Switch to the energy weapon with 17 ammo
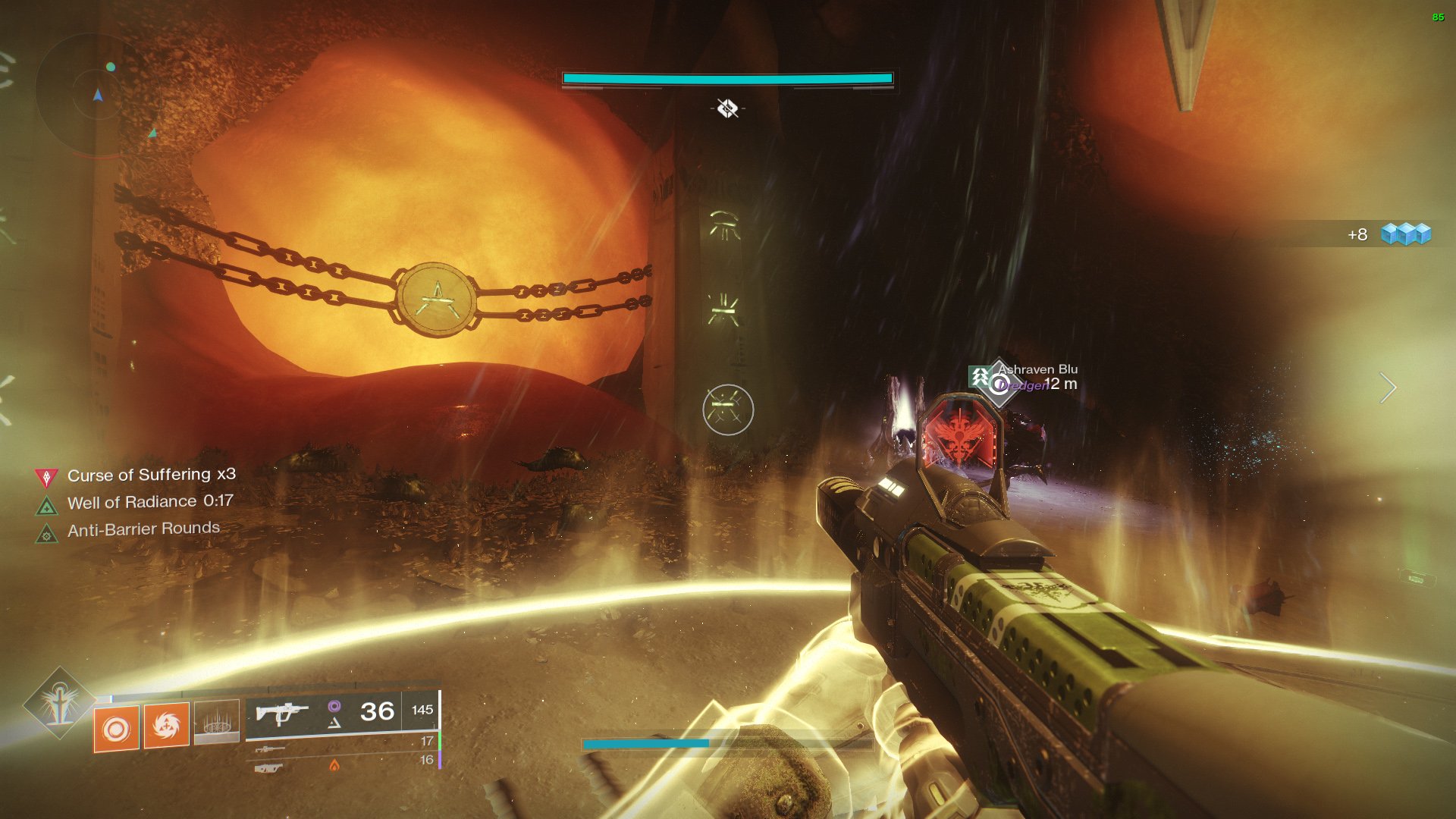This screenshot has width=1456, height=819. pos(270,748)
